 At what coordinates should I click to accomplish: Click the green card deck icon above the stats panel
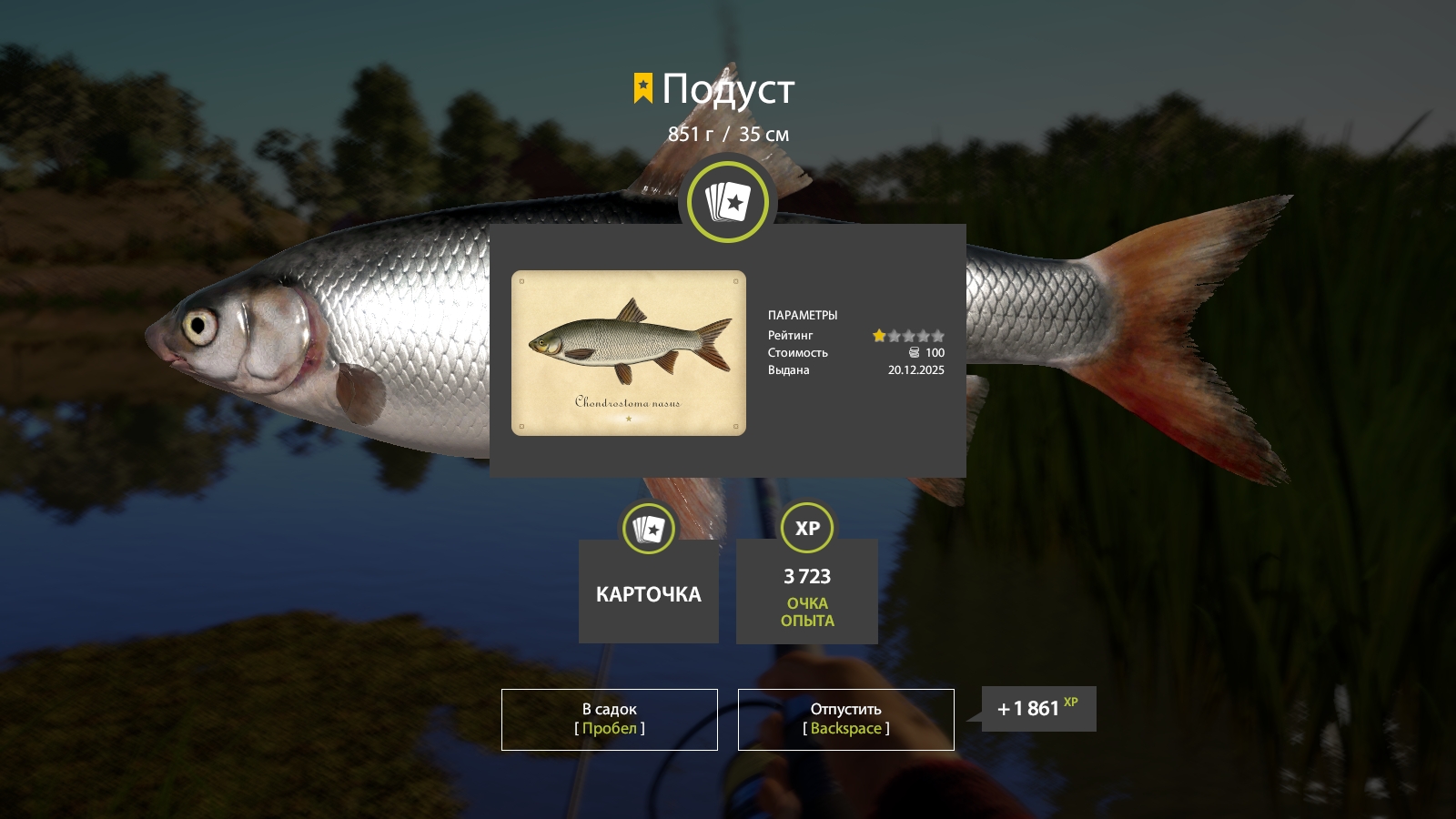(x=726, y=203)
